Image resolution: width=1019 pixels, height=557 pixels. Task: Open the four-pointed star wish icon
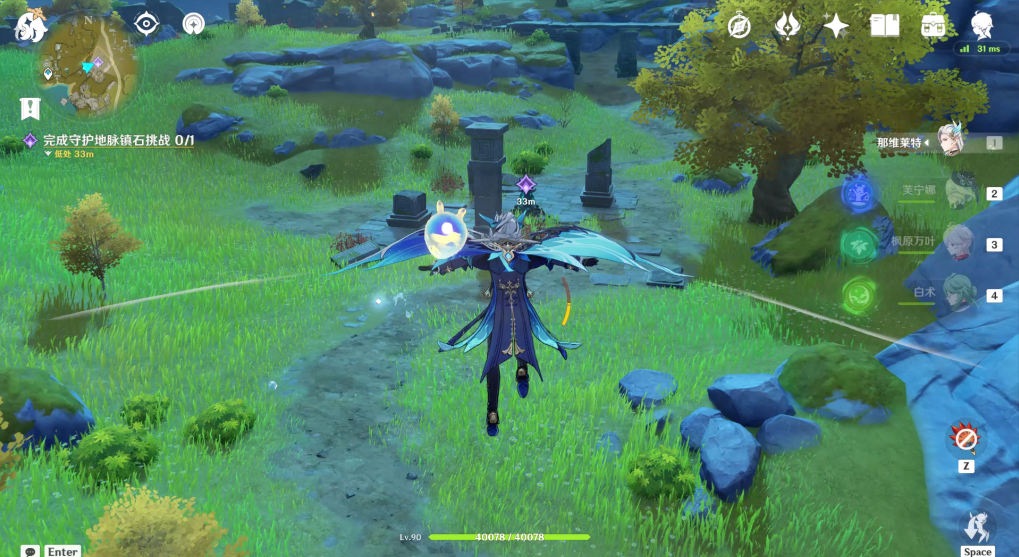(x=836, y=26)
